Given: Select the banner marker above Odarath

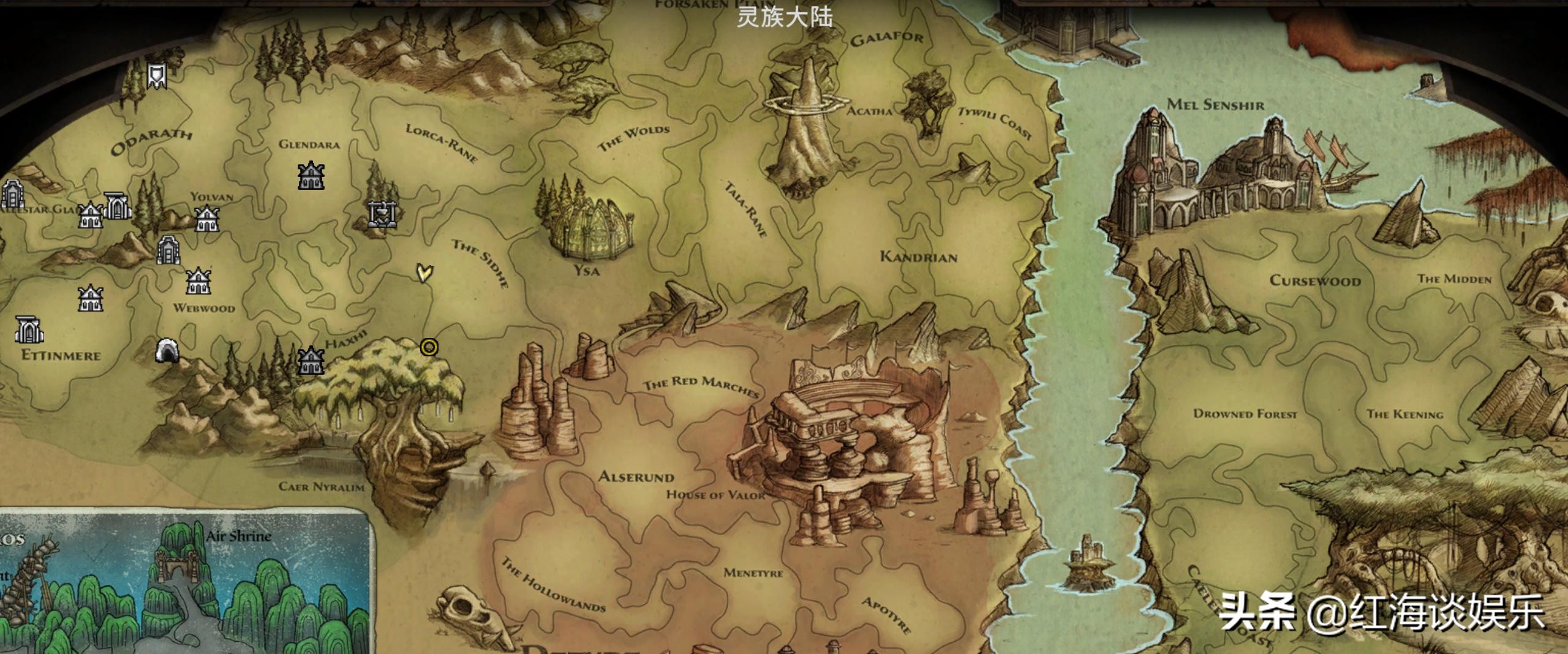Looking at the screenshot, I should tap(157, 77).
